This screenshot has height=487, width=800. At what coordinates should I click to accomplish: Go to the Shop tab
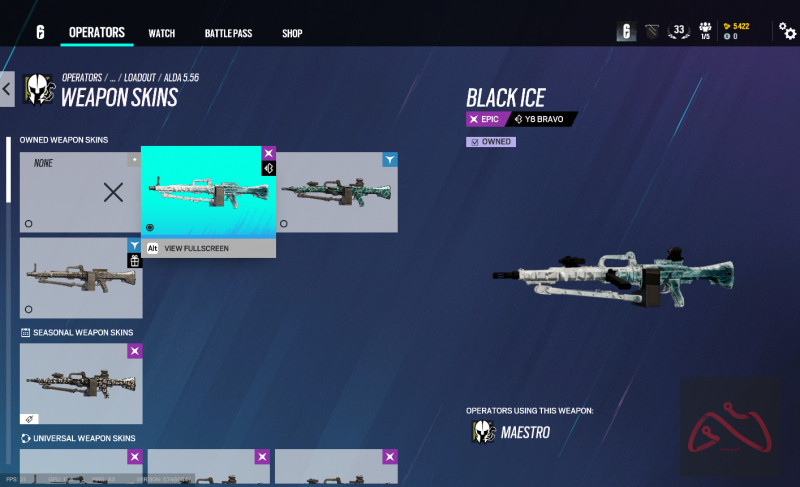pyautogui.click(x=292, y=33)
